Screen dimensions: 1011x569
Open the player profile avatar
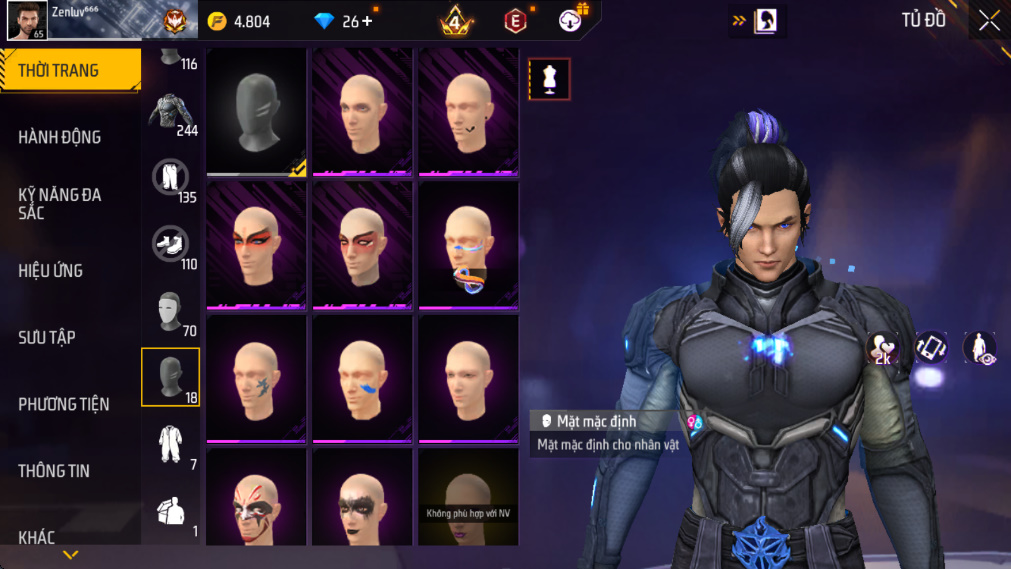27,20
